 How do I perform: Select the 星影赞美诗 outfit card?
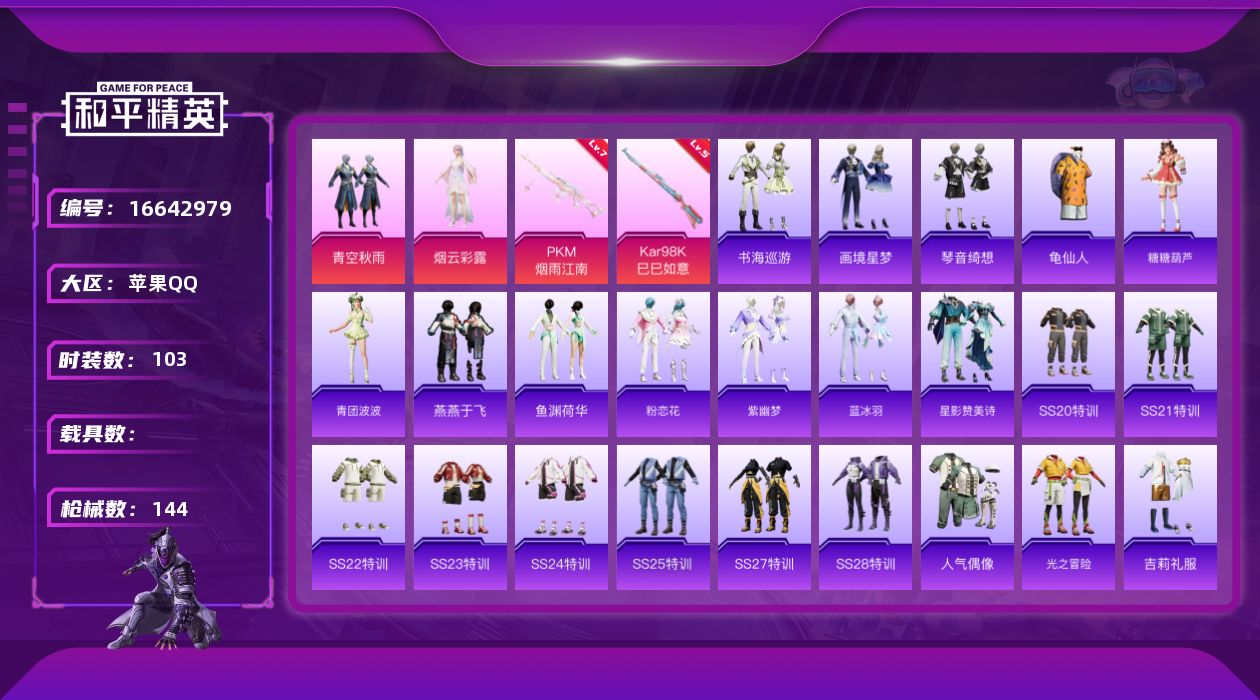[x=967, y=364]
